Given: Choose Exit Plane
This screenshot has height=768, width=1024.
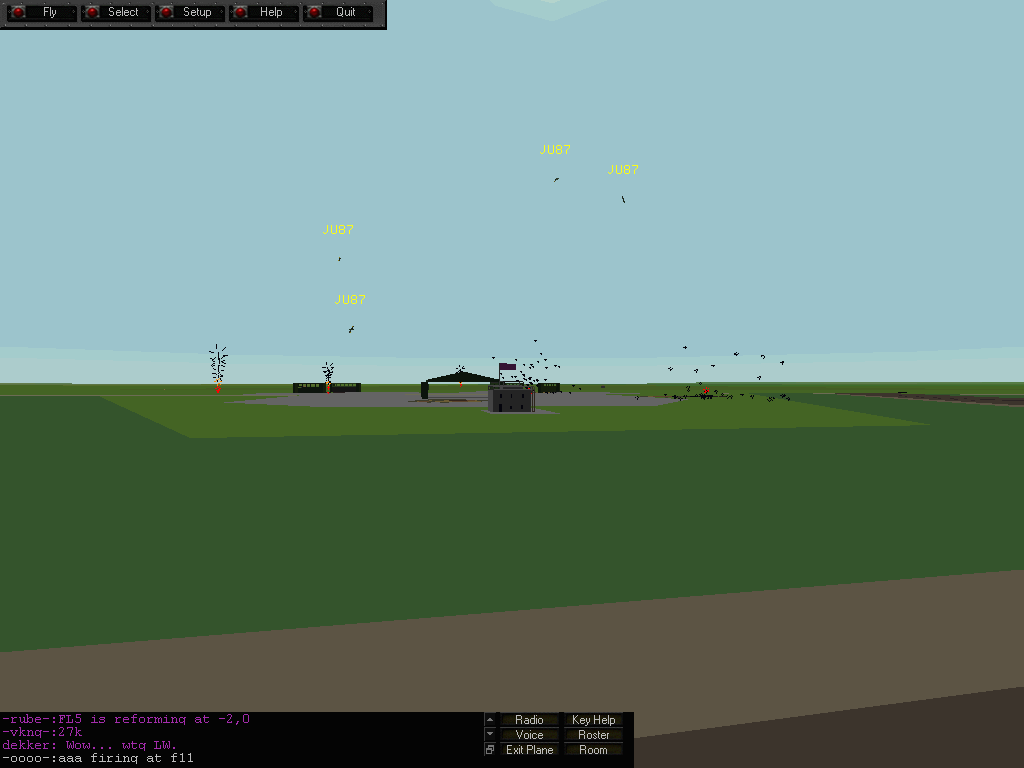Looking at the screenshot, I should coord(529,750).
